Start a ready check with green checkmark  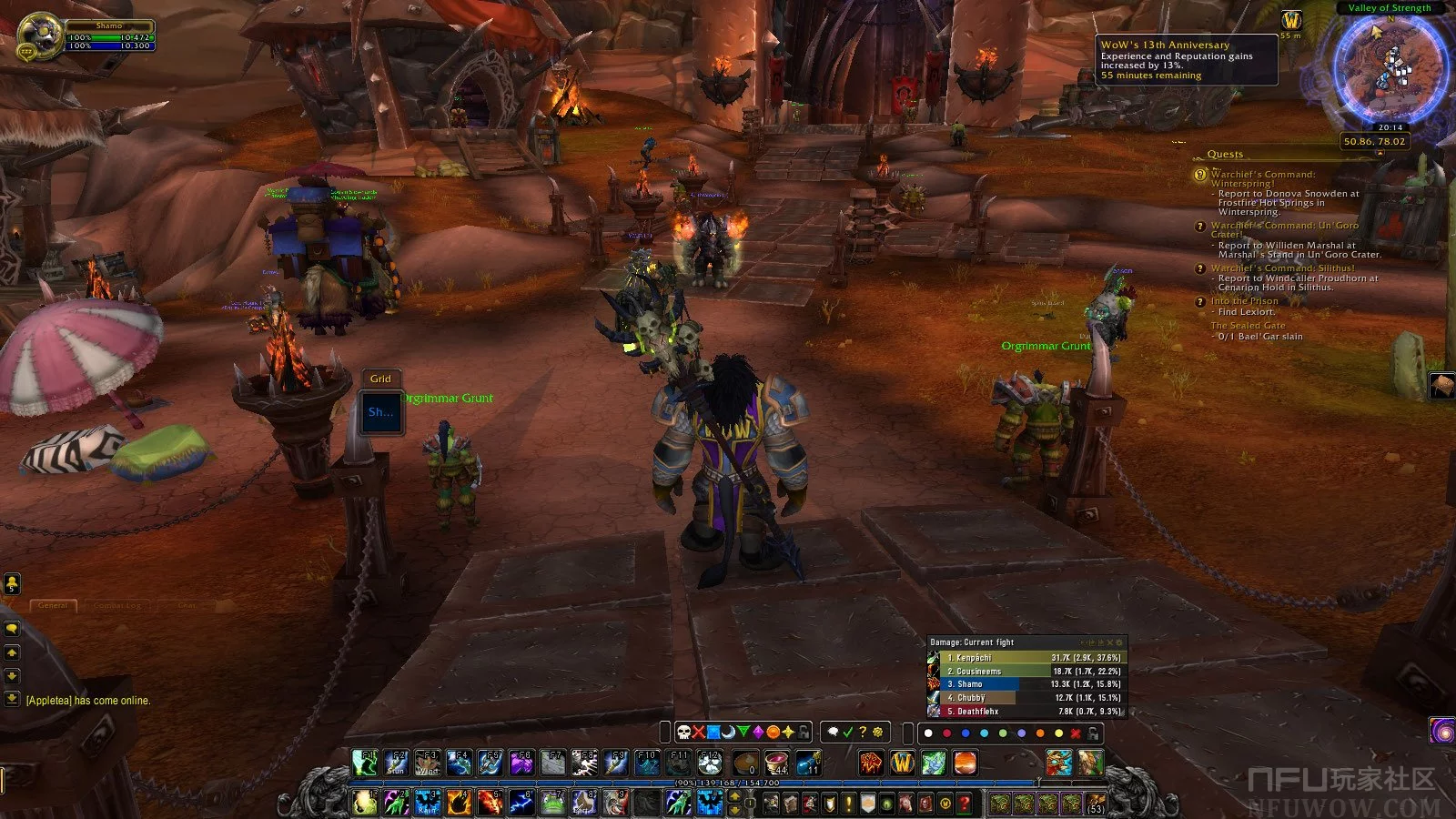[x=848, y=733]
